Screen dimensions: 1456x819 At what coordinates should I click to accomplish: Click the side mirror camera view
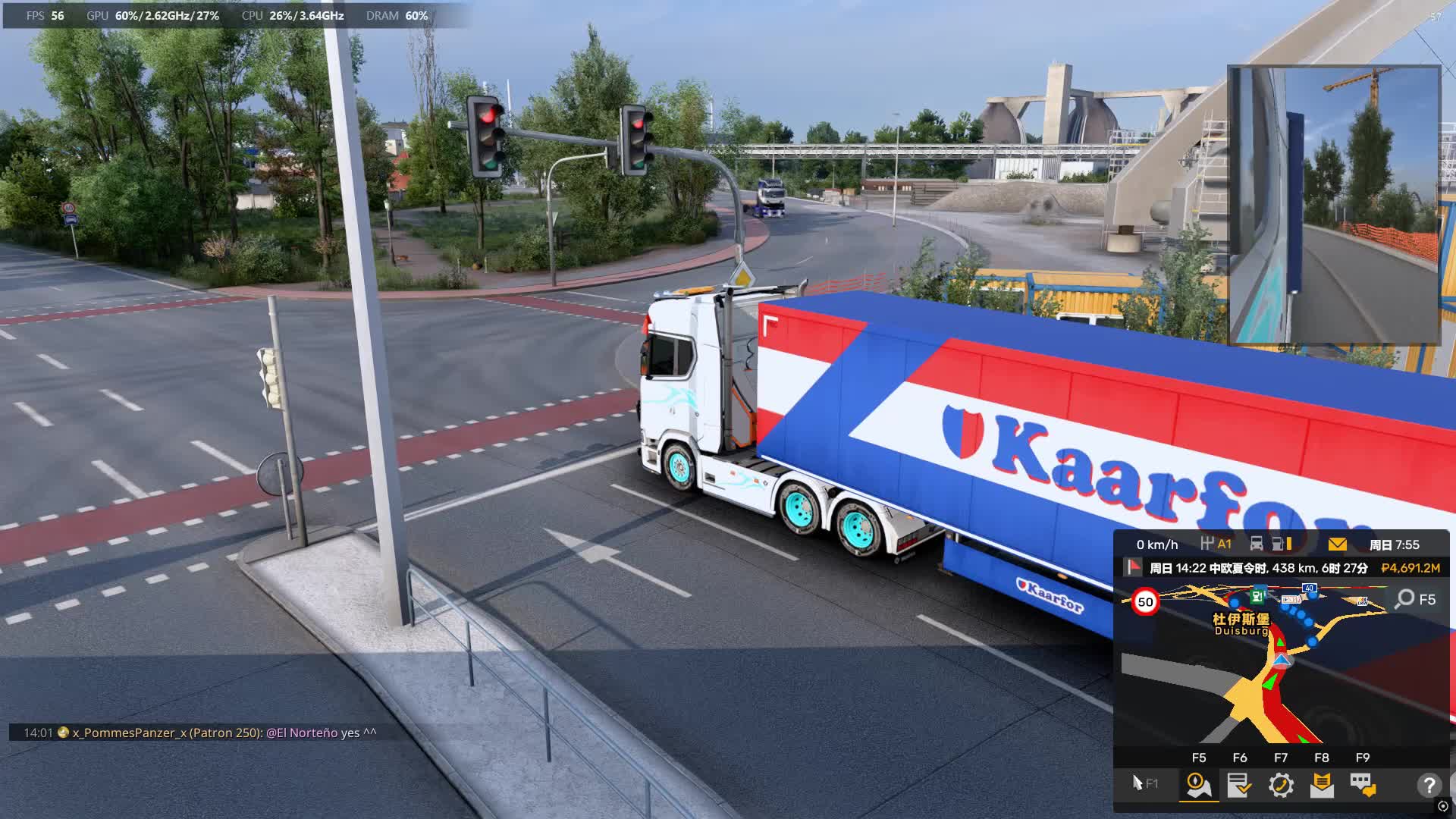(1334, 205)
